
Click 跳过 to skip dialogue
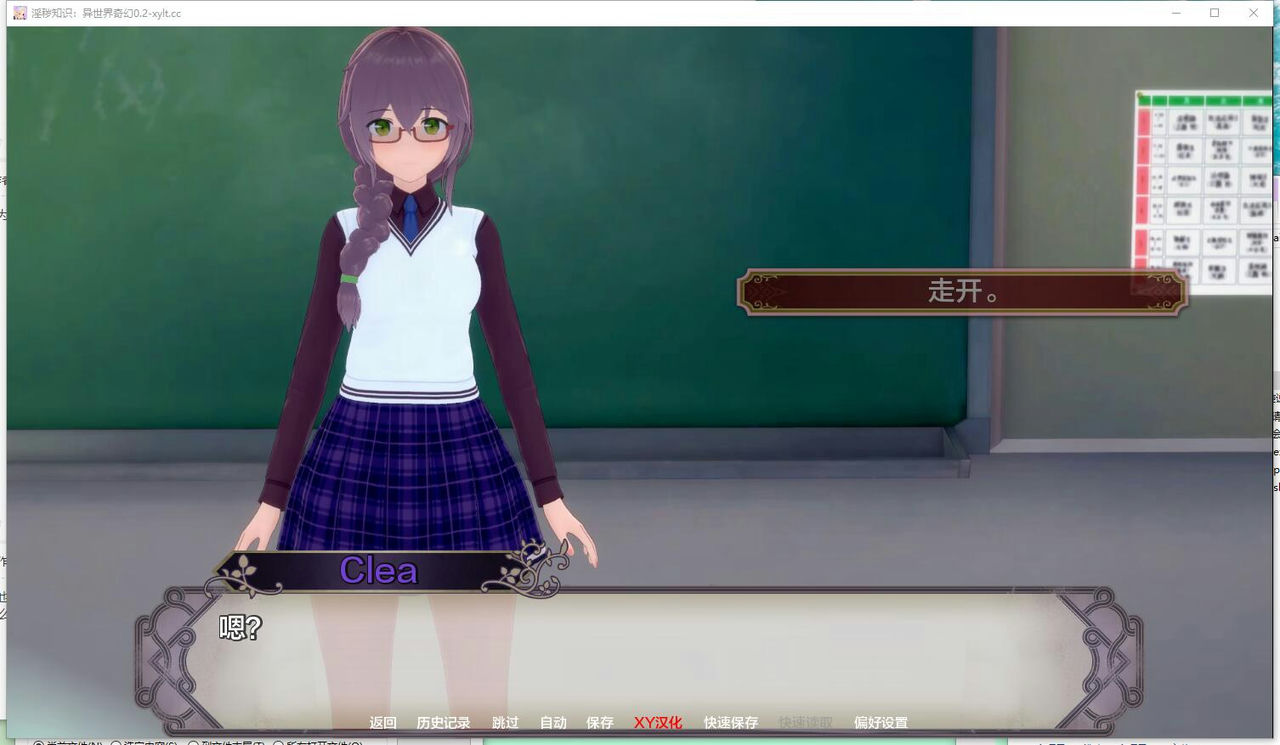point(505,722)
